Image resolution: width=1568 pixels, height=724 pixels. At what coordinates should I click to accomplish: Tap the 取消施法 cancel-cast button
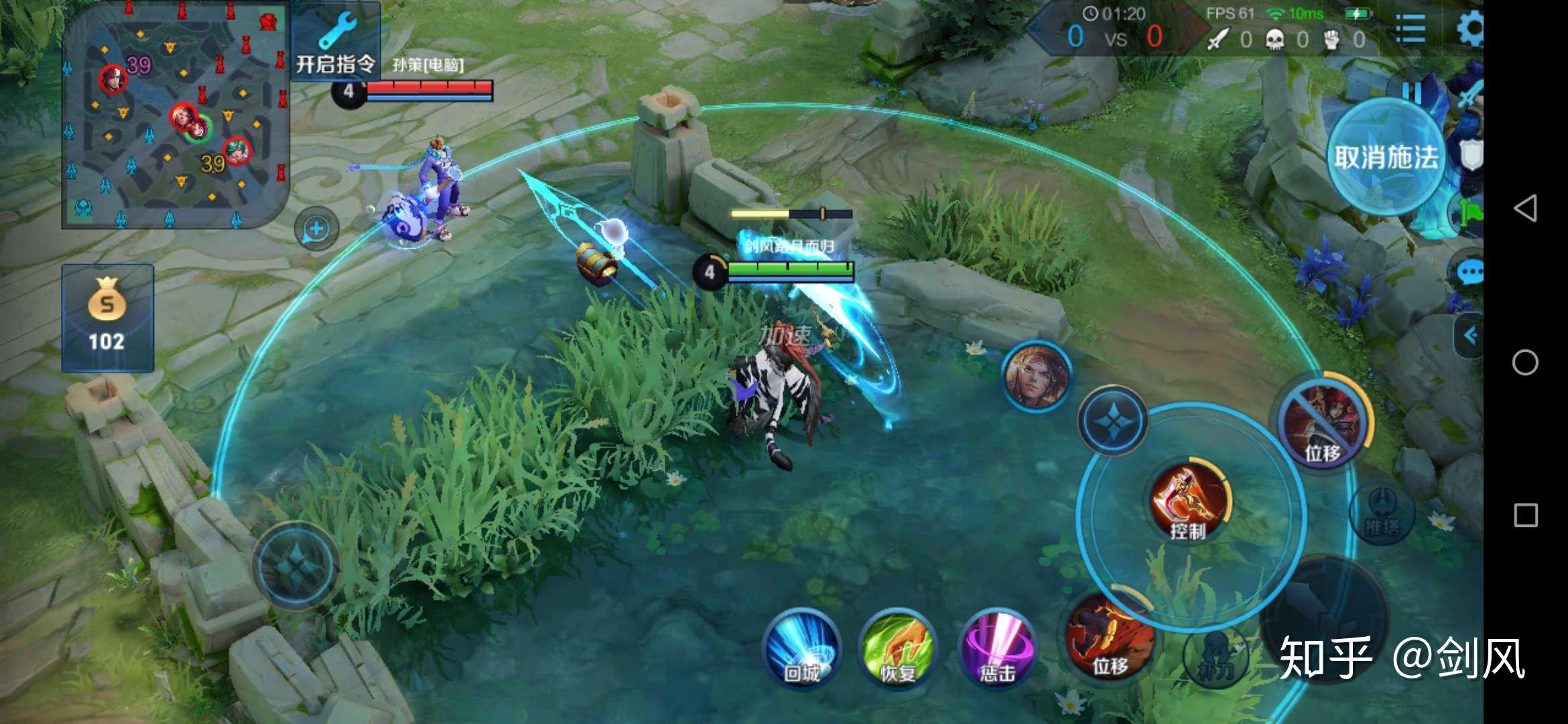1386,158
